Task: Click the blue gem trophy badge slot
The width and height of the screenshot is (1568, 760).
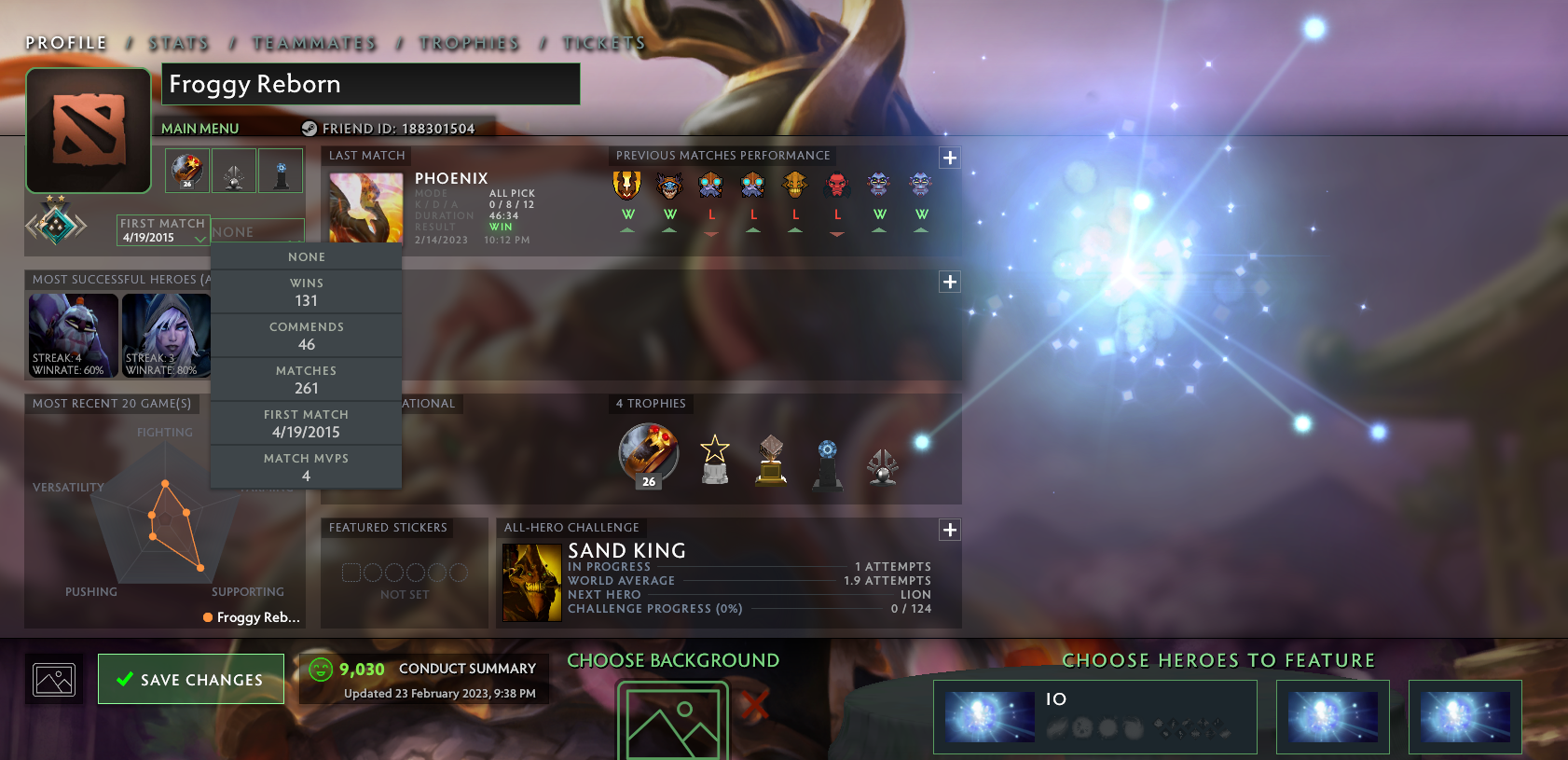Action: [280, 170]
